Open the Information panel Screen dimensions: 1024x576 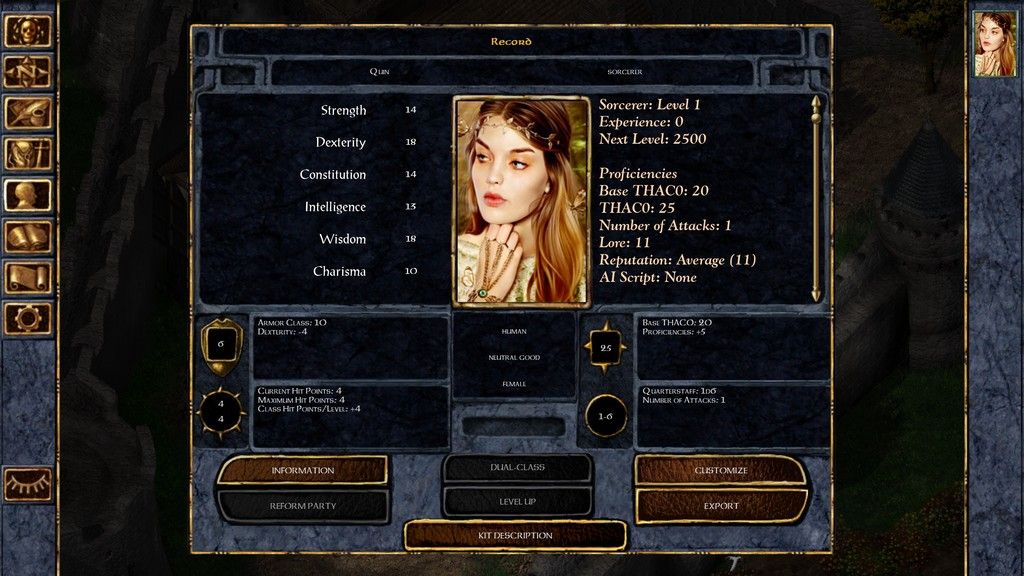[302, 470]
